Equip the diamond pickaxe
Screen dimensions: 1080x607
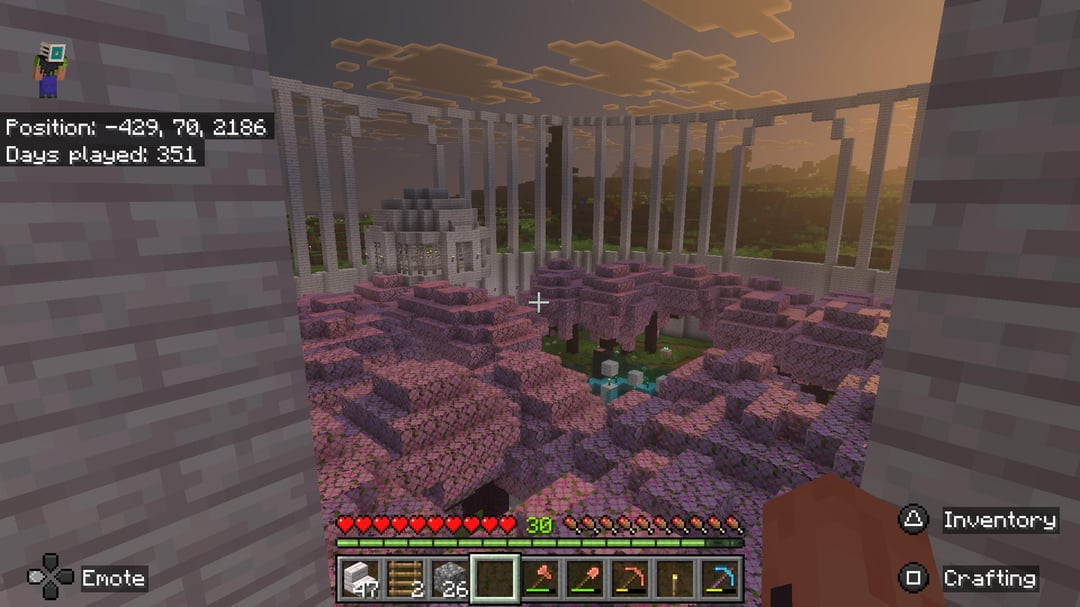click(720, 578)
